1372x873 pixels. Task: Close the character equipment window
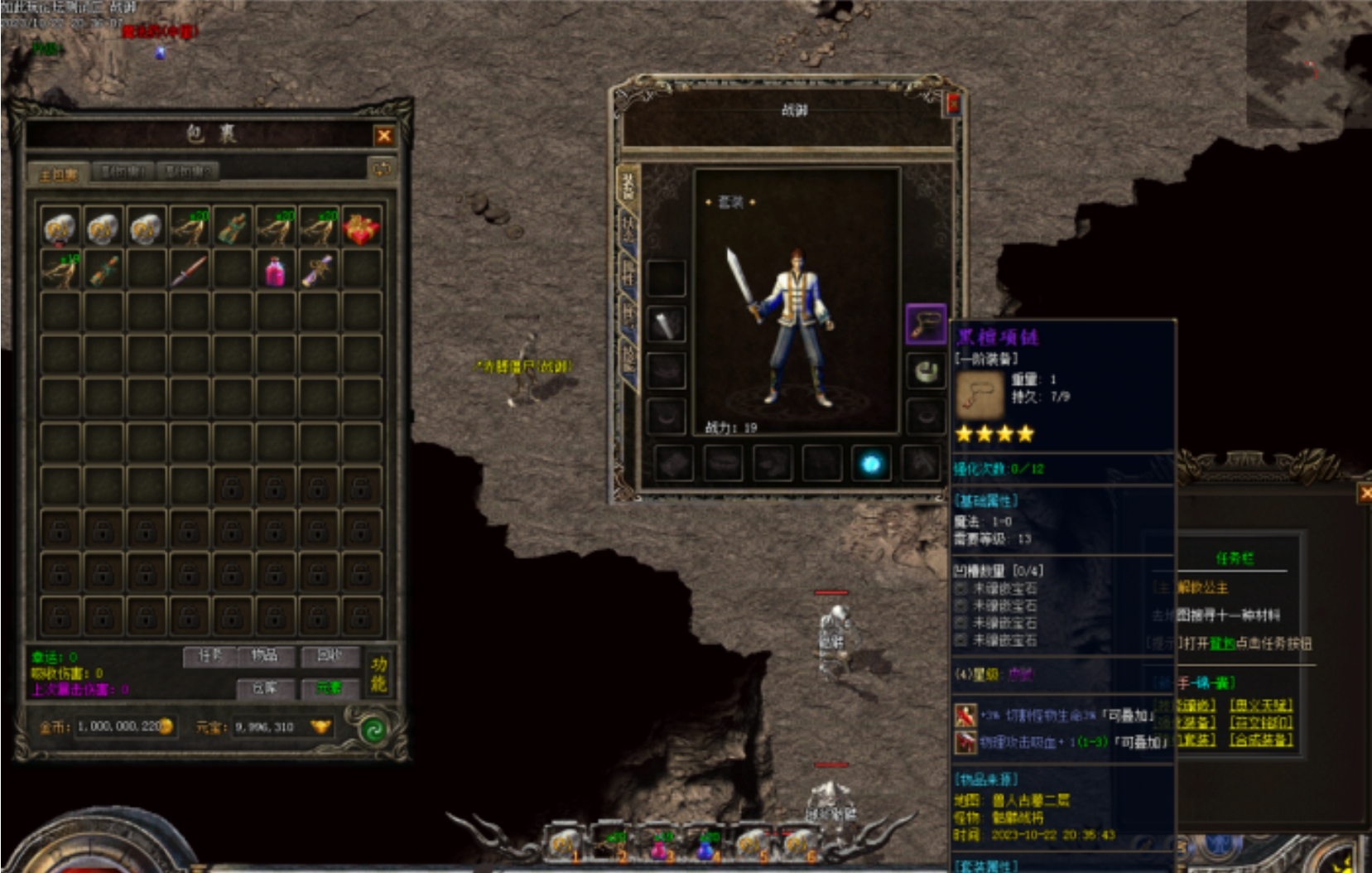point(953,104)
